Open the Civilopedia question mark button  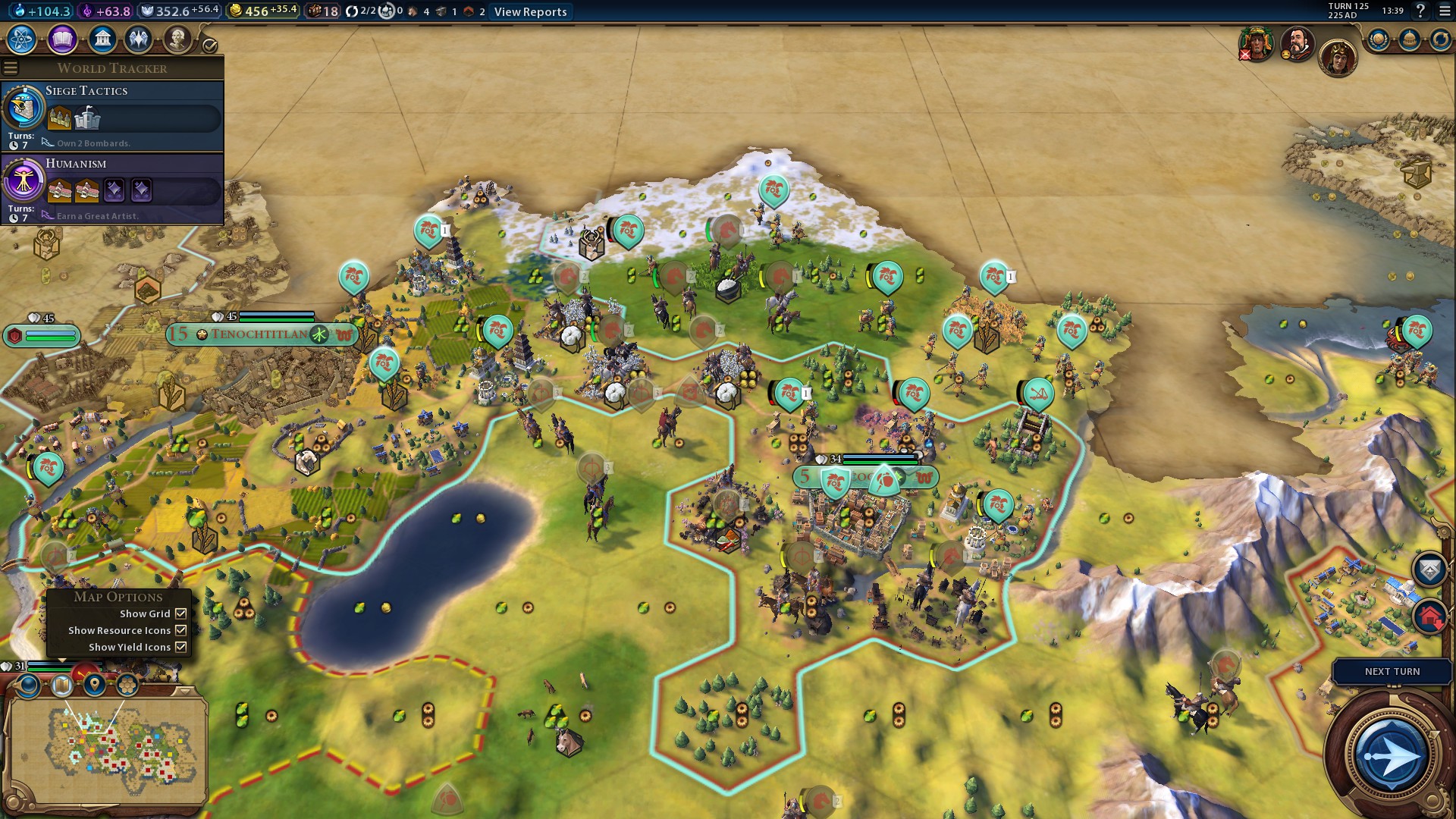[x=1420, y=11]
